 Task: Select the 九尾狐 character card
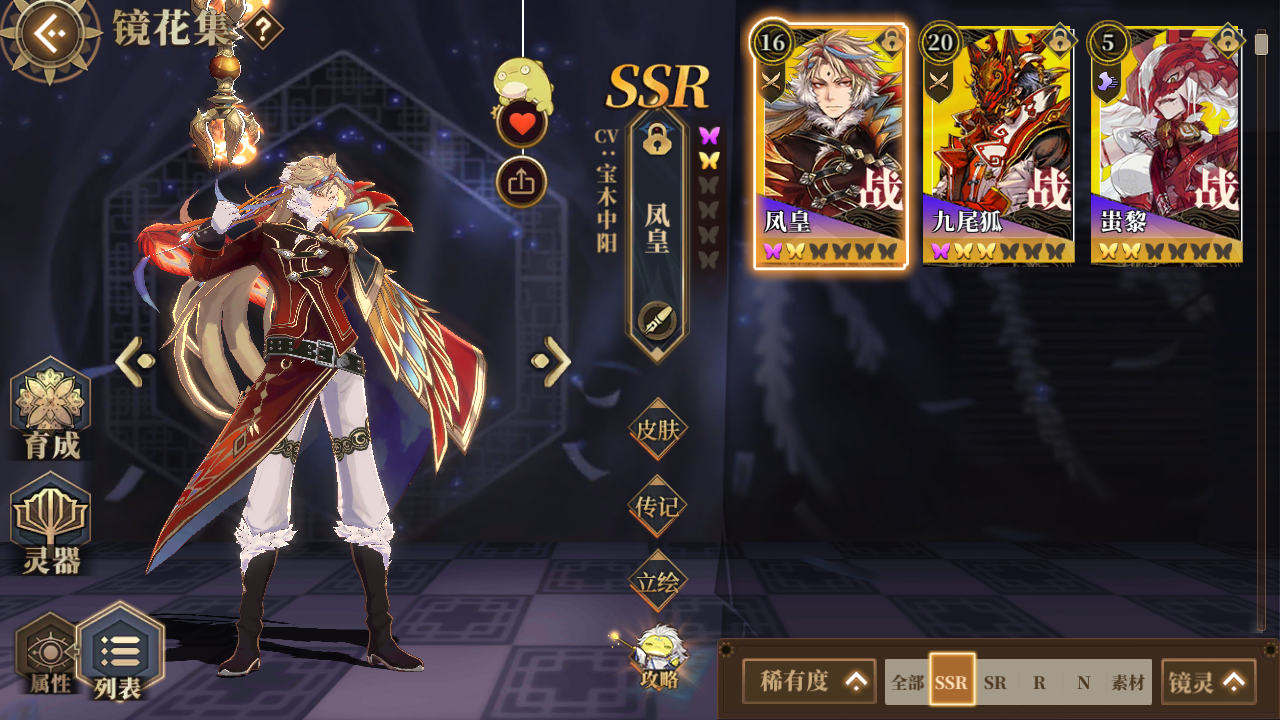click(x=998, y=145)
